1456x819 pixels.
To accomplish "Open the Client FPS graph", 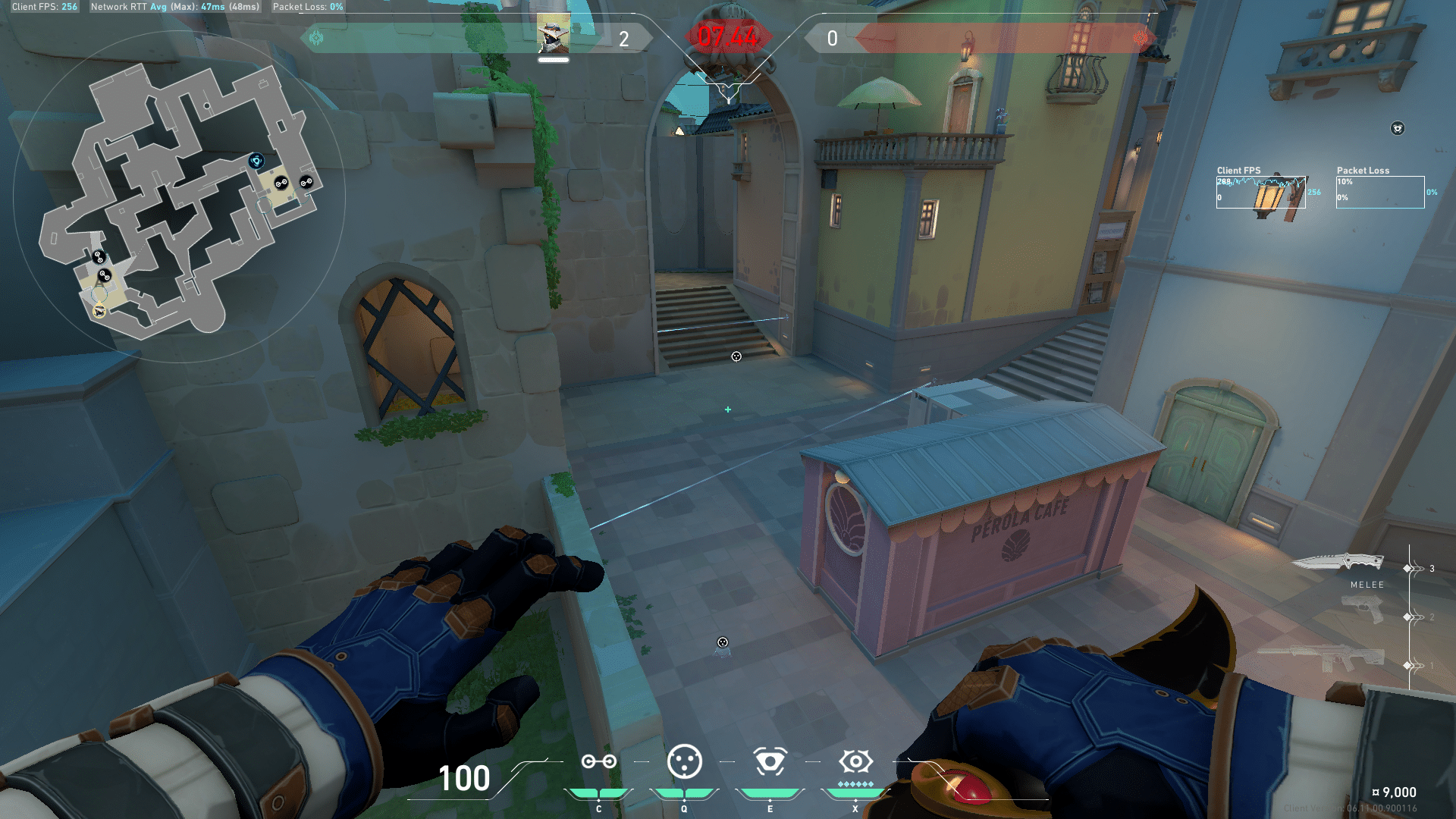I will point(1260,193).
